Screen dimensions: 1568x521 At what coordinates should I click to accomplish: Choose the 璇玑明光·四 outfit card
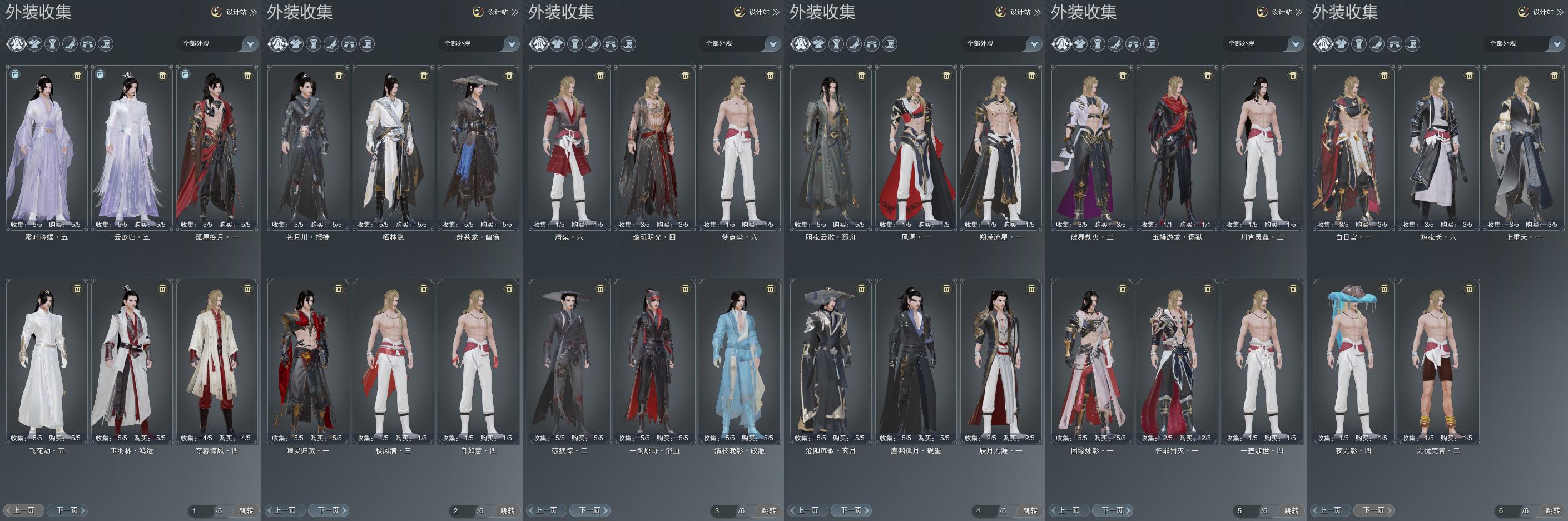(654, 146)
